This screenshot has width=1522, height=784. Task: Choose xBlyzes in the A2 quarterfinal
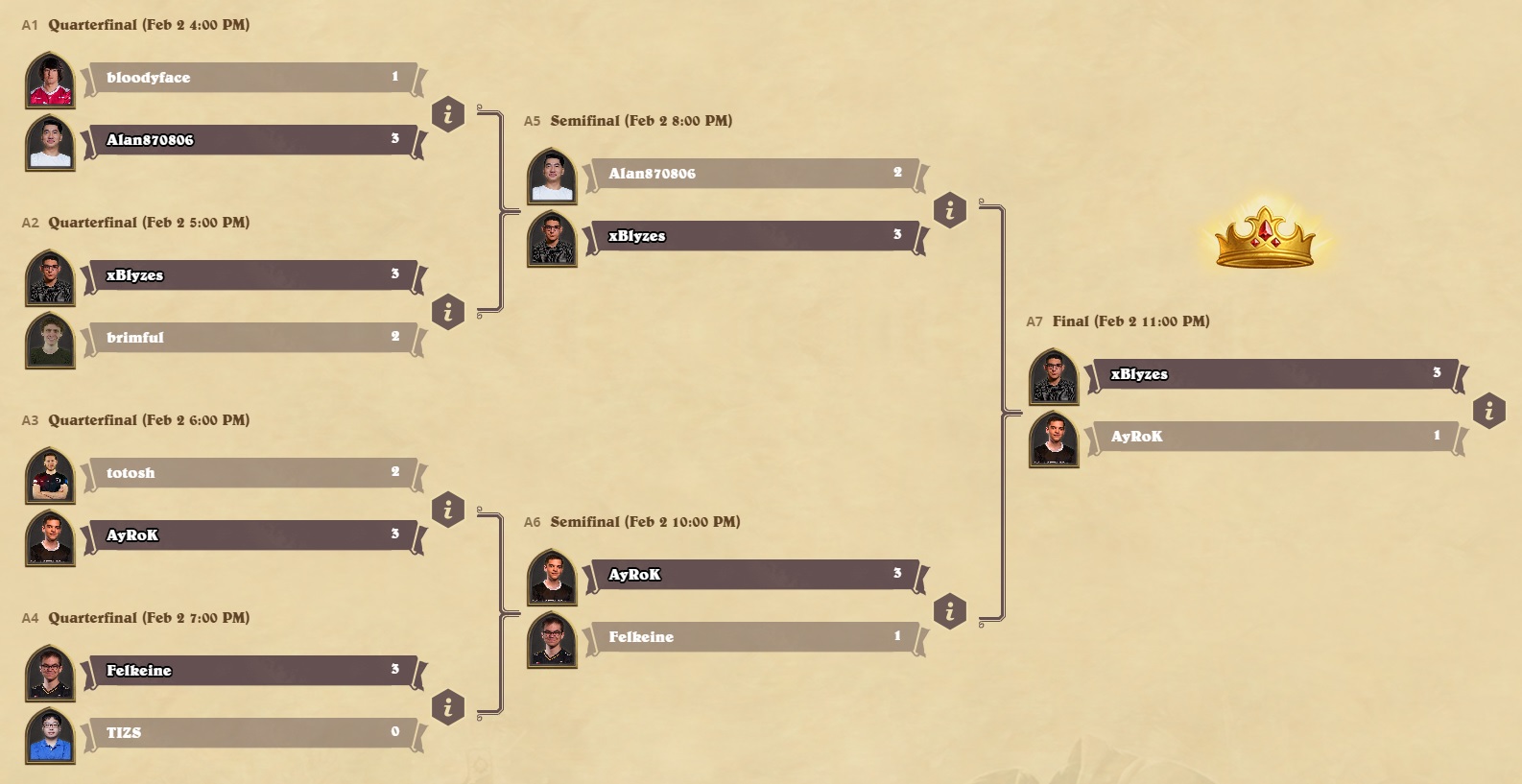pos(251,275)
